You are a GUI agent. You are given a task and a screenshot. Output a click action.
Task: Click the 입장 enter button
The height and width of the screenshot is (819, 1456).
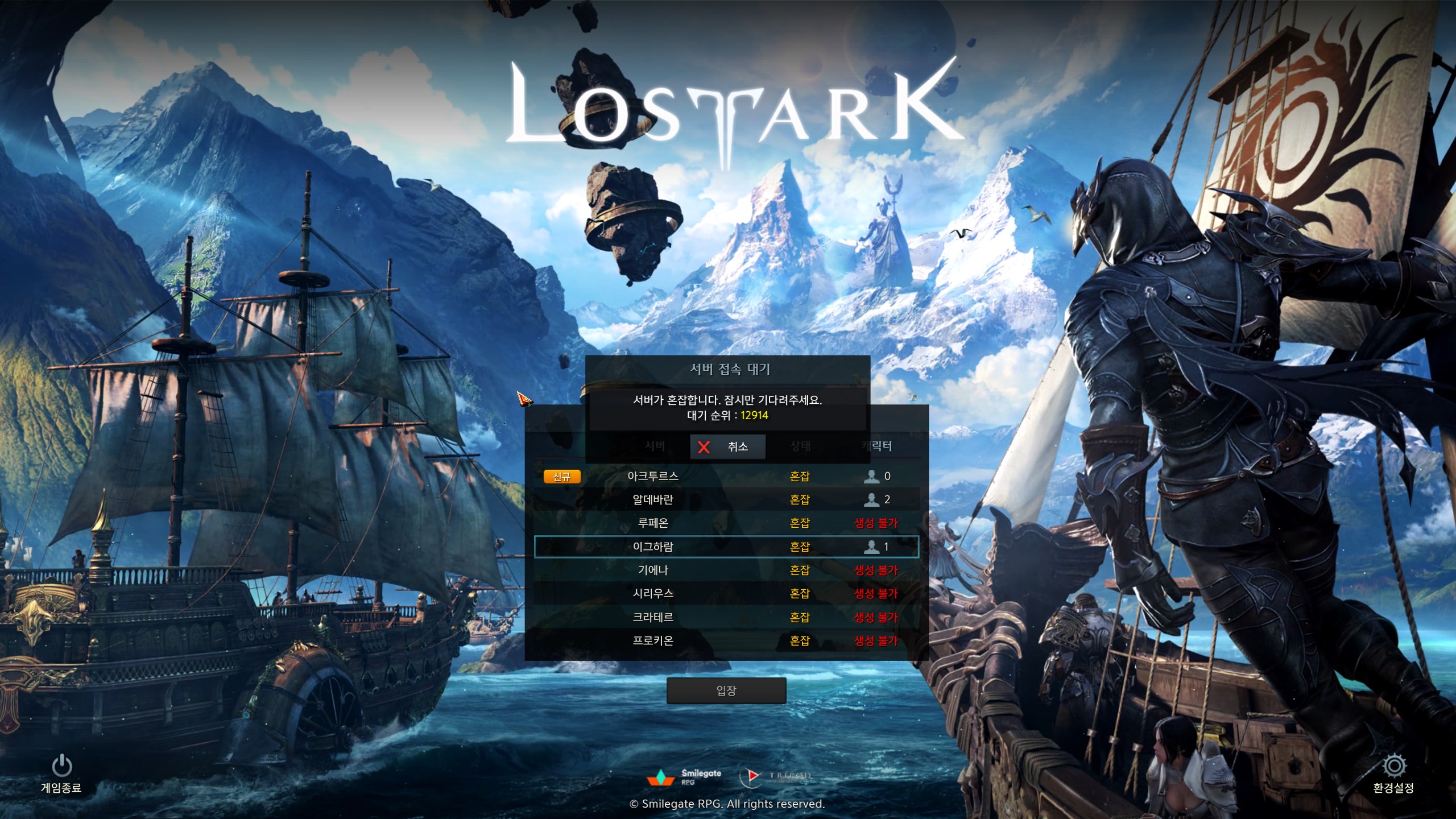tap(726, 690)
